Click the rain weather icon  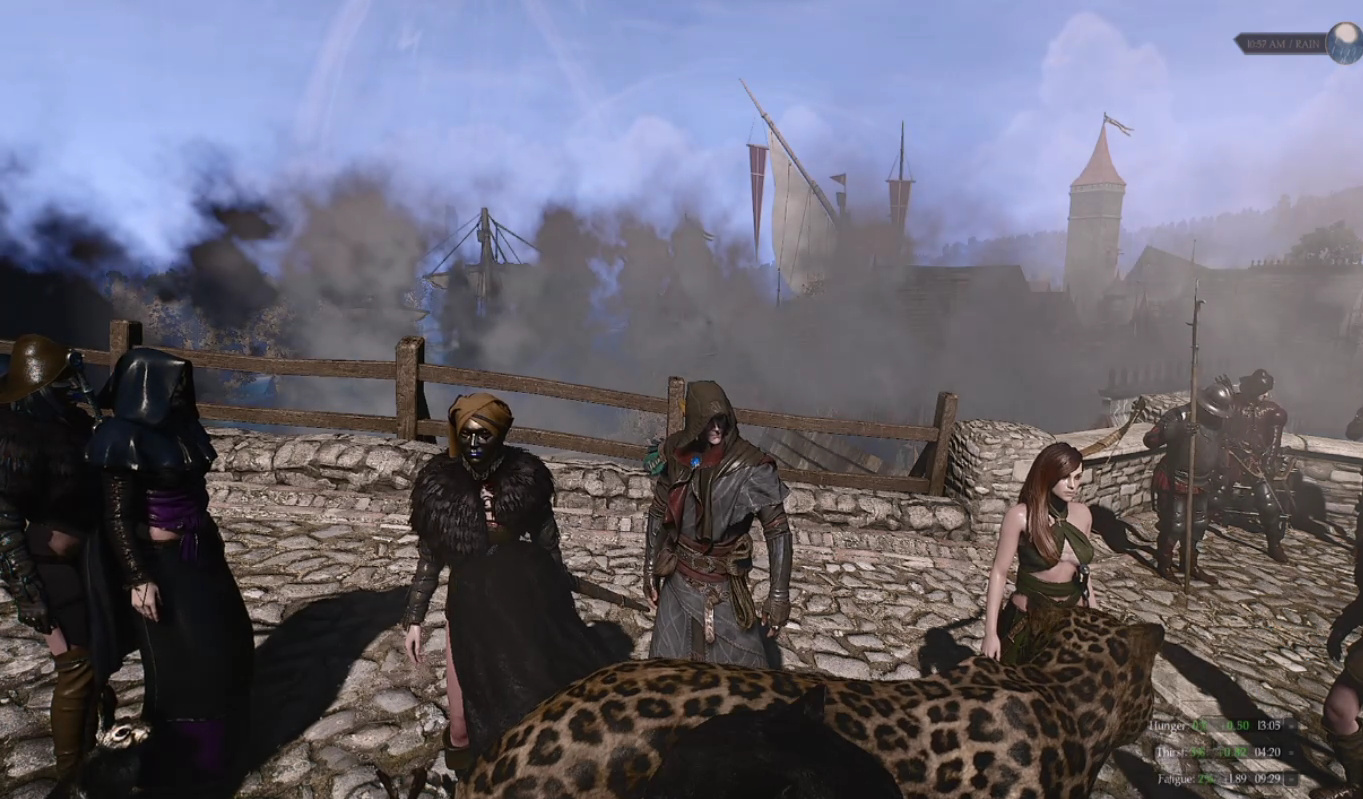[x=1344, y=43]
